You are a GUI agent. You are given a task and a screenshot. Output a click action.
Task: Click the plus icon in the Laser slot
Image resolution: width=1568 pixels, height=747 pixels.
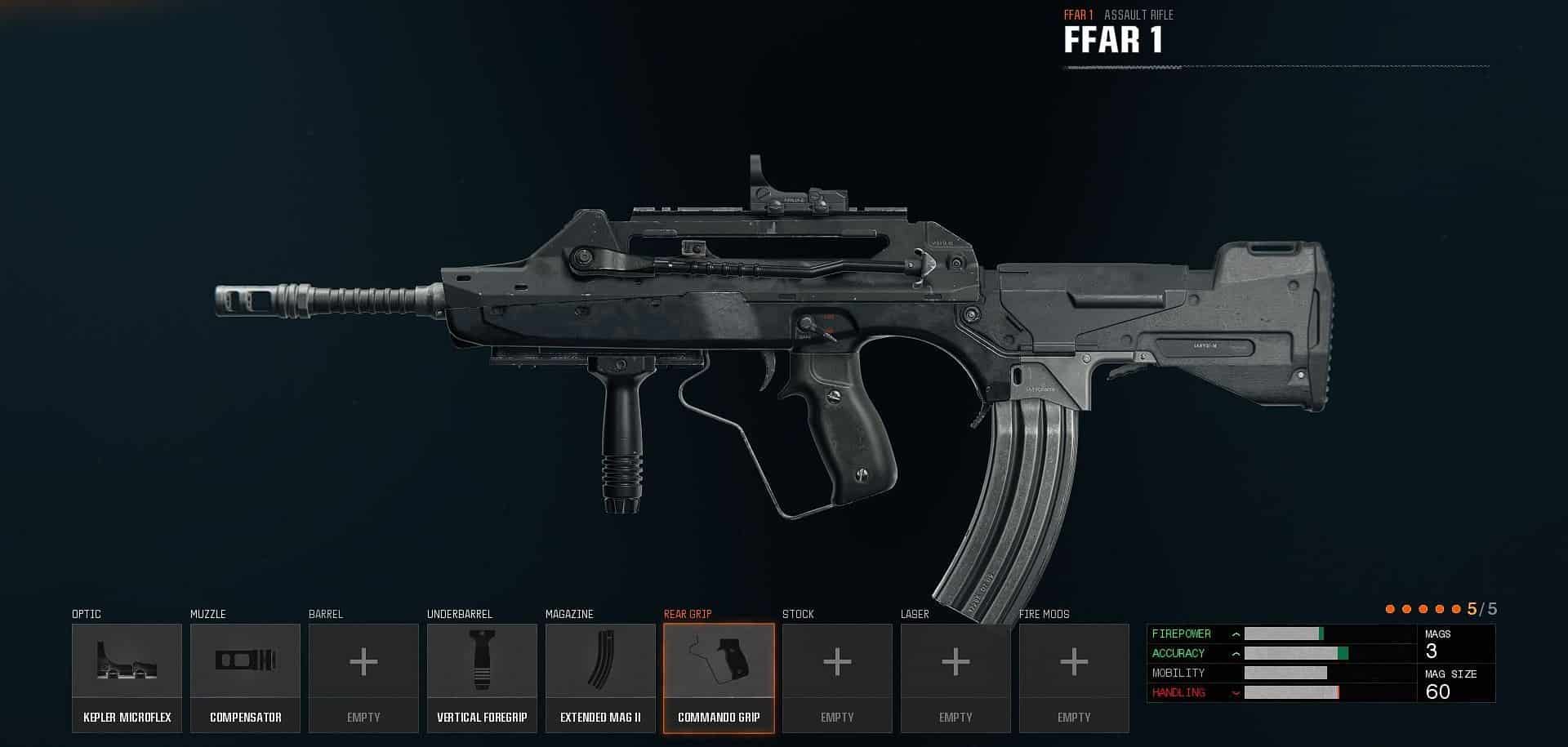955,662
